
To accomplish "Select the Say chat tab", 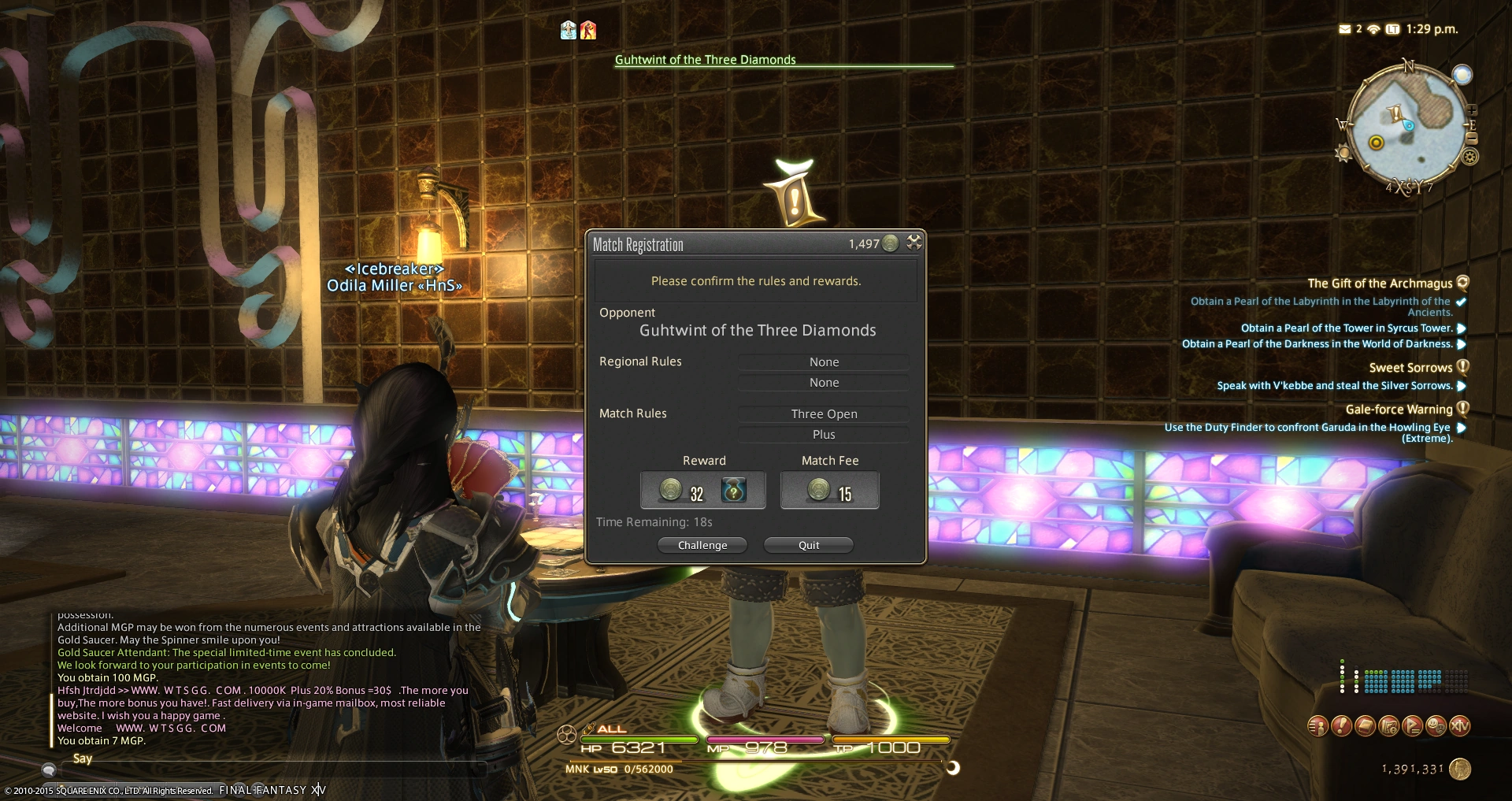I will click(82, 758).
